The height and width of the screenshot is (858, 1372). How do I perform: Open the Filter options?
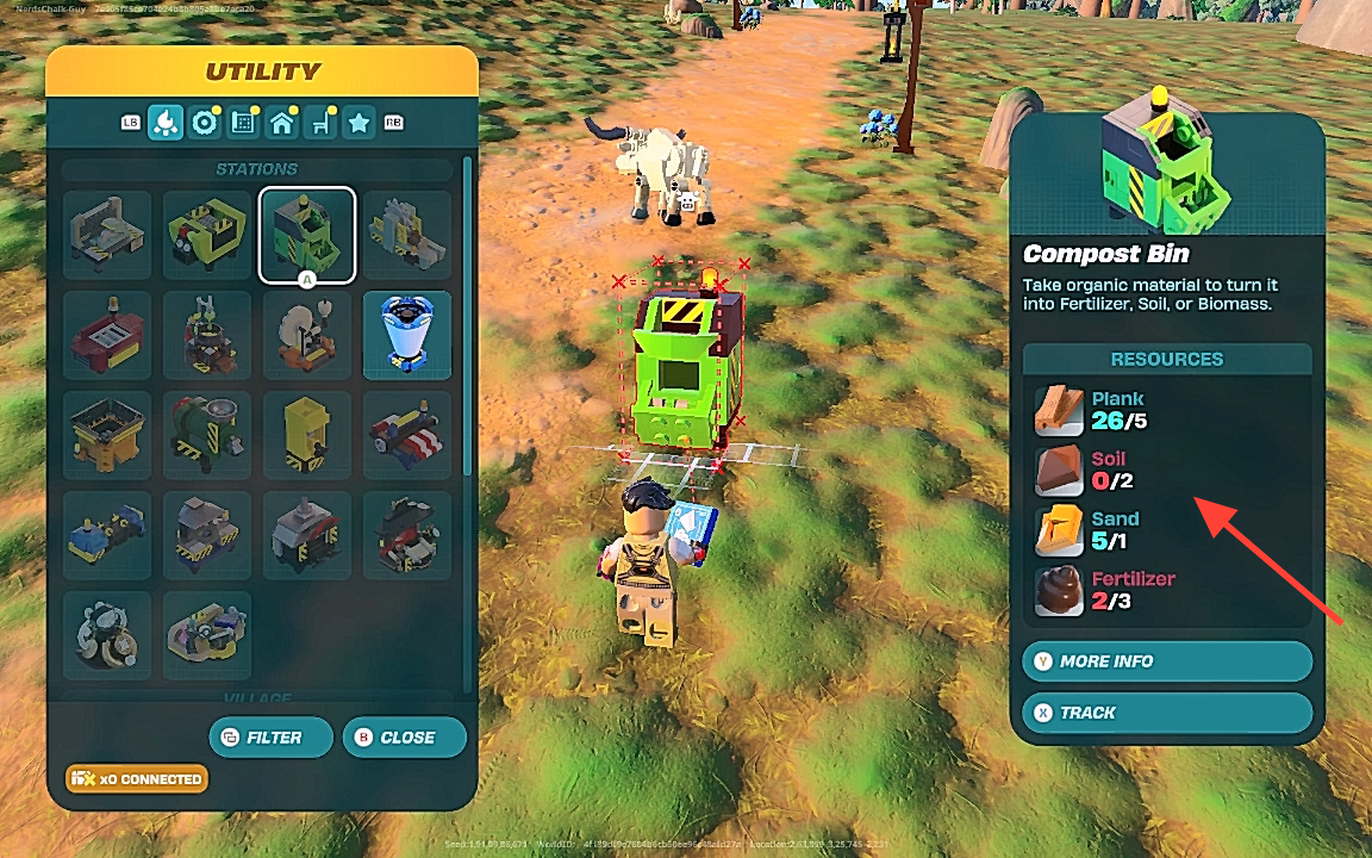[x=270, y=737]
